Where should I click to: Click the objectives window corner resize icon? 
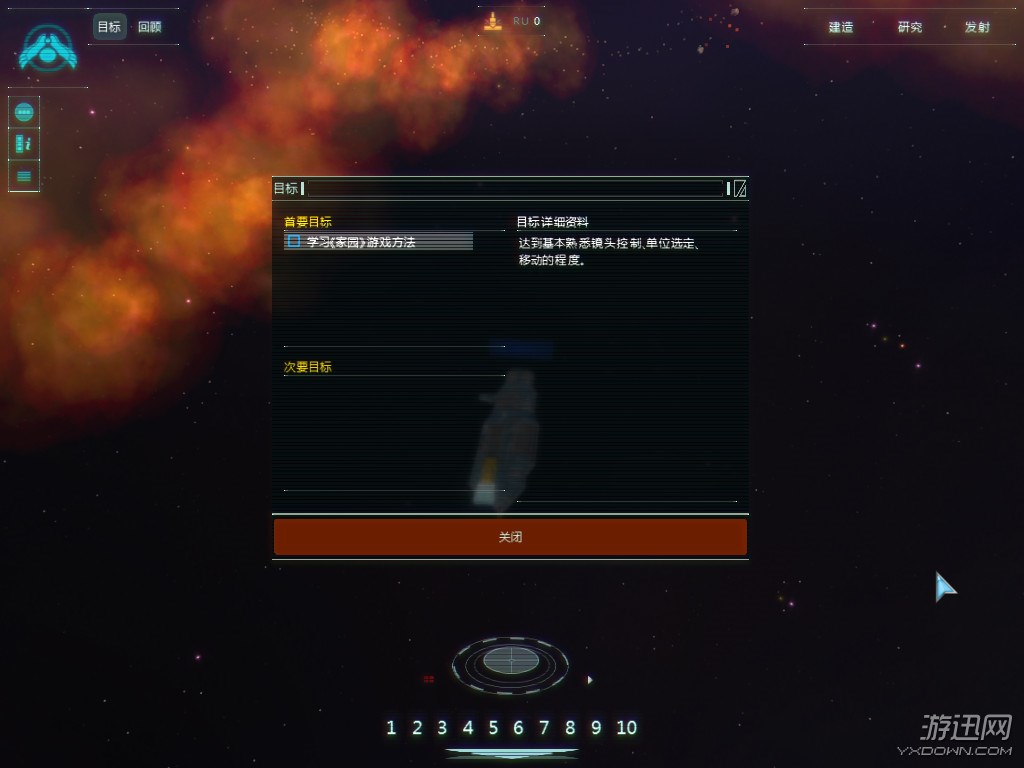click(x=740, y=188)
